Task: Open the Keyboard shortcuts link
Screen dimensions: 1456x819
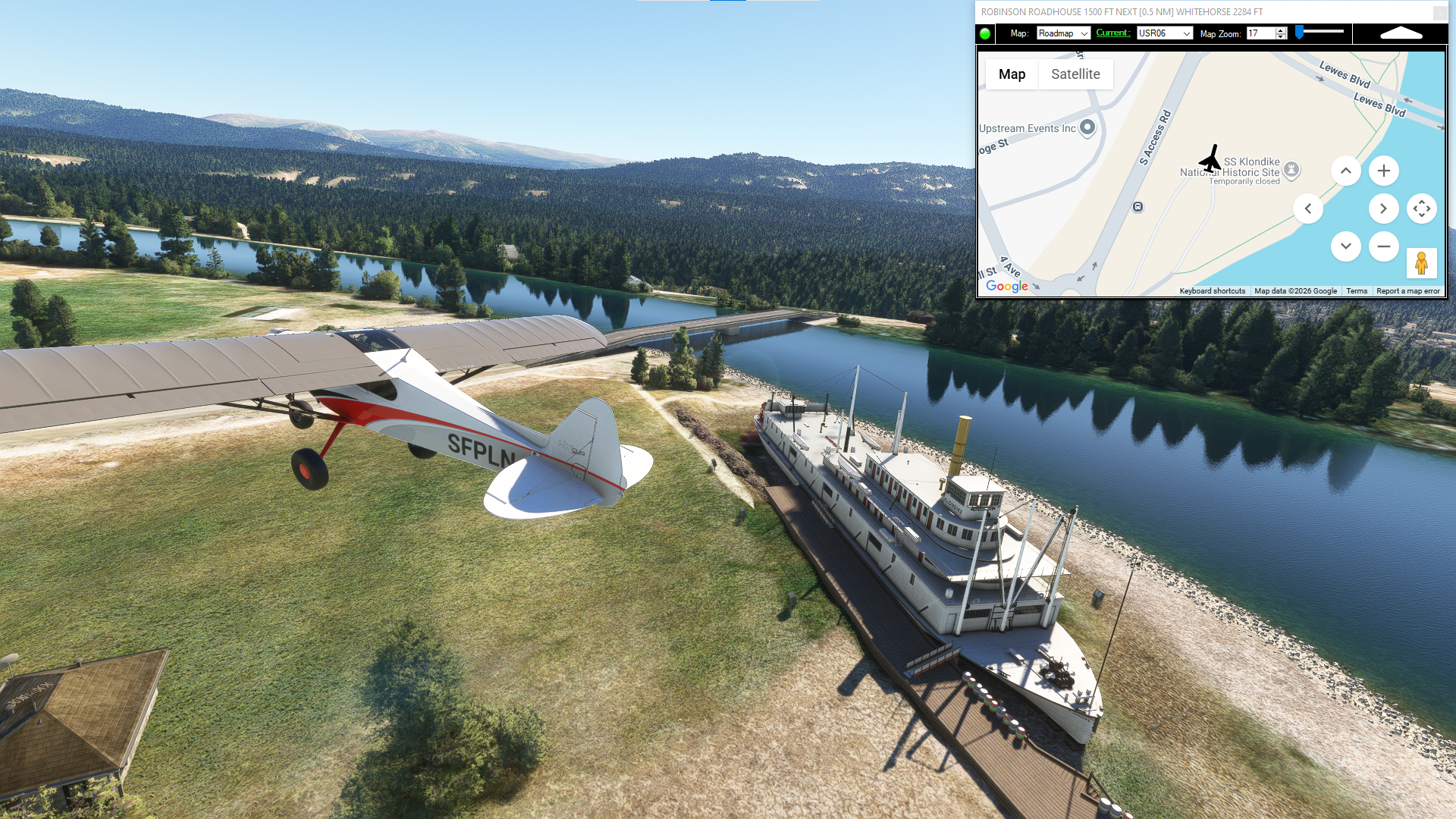Action: (1212, 291)
